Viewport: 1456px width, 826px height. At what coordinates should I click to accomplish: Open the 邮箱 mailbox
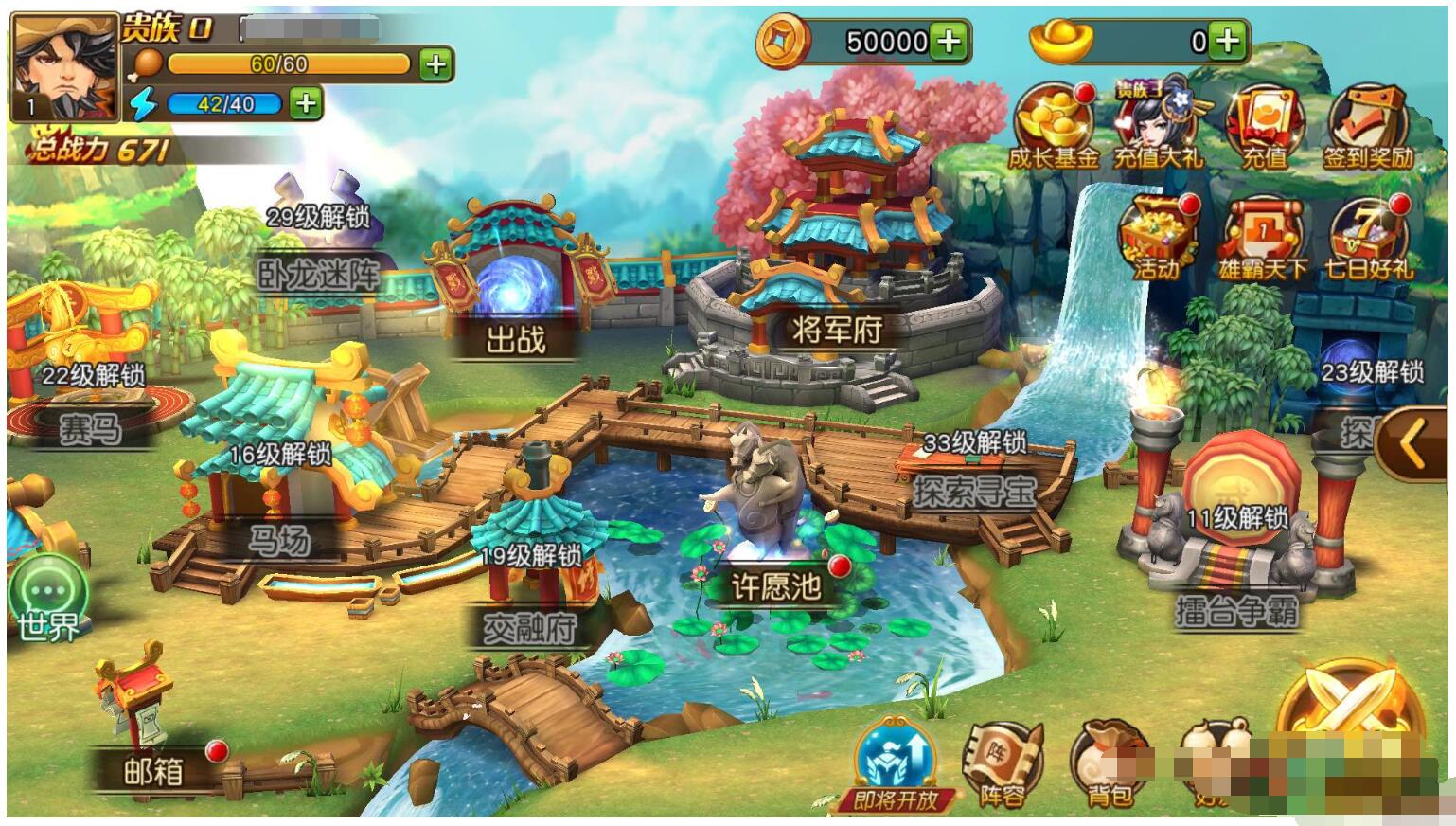click(153, 748)
